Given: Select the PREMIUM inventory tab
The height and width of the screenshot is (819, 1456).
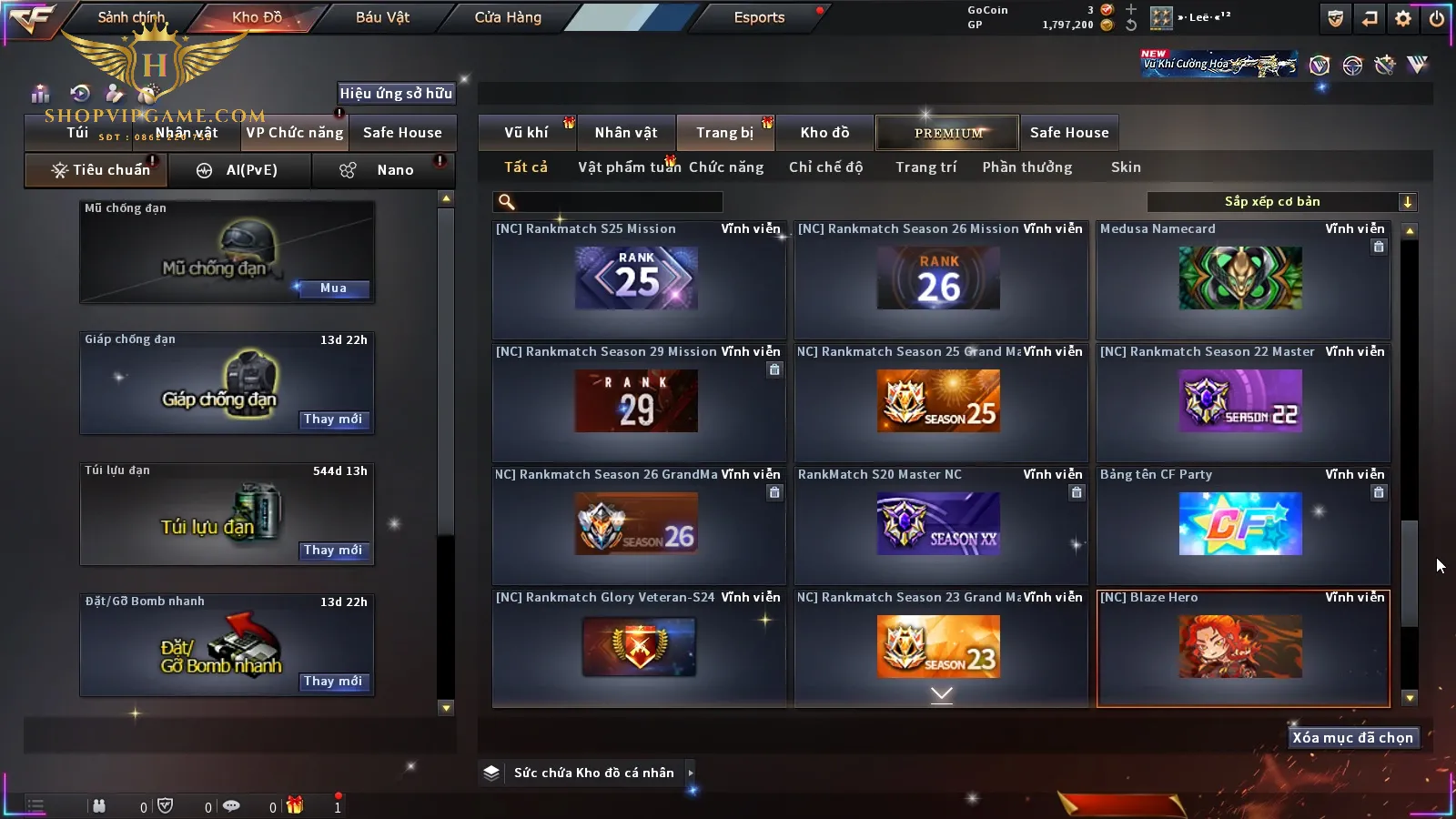Looking at the screenshot, I should 948,133.
